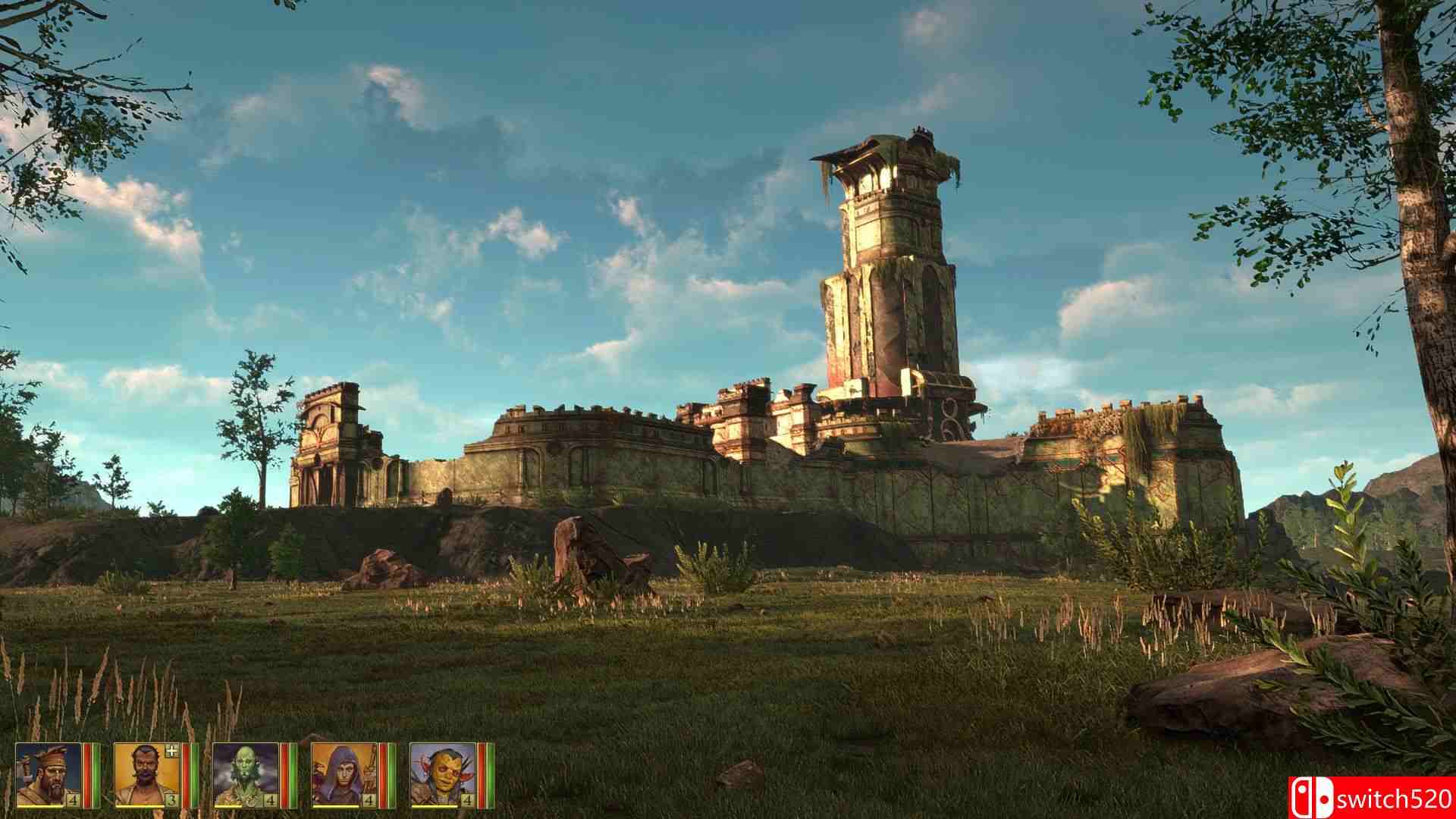Click the level-up plus icon on the second portrait

171,750
